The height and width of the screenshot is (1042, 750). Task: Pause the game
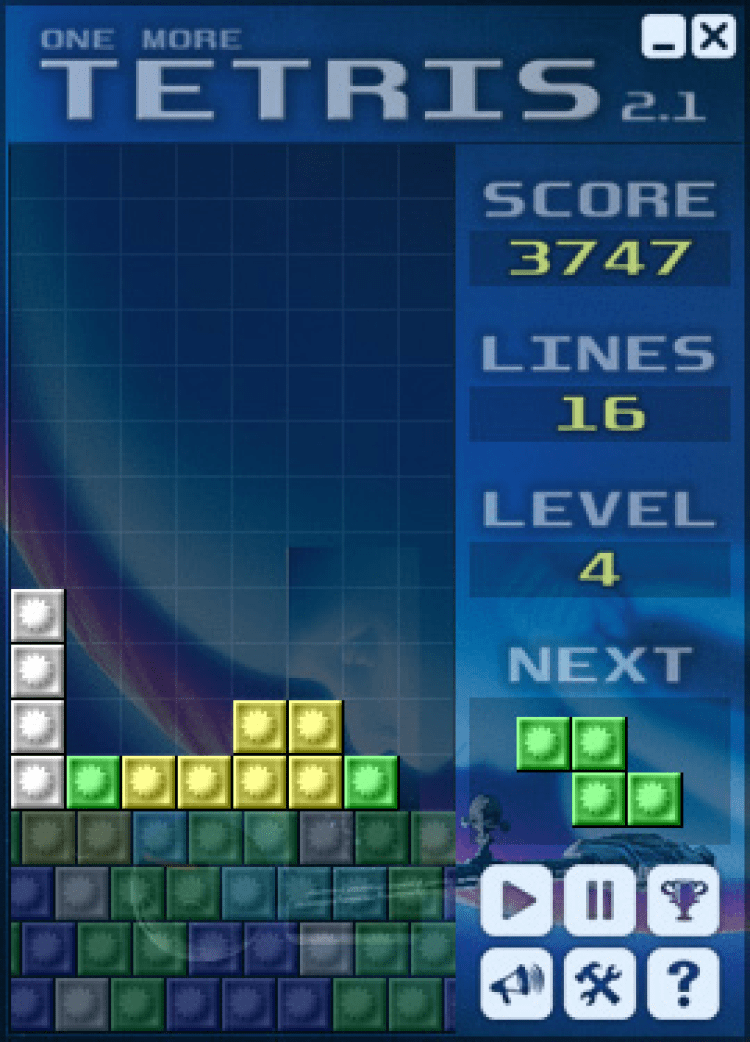coord(599,900)
